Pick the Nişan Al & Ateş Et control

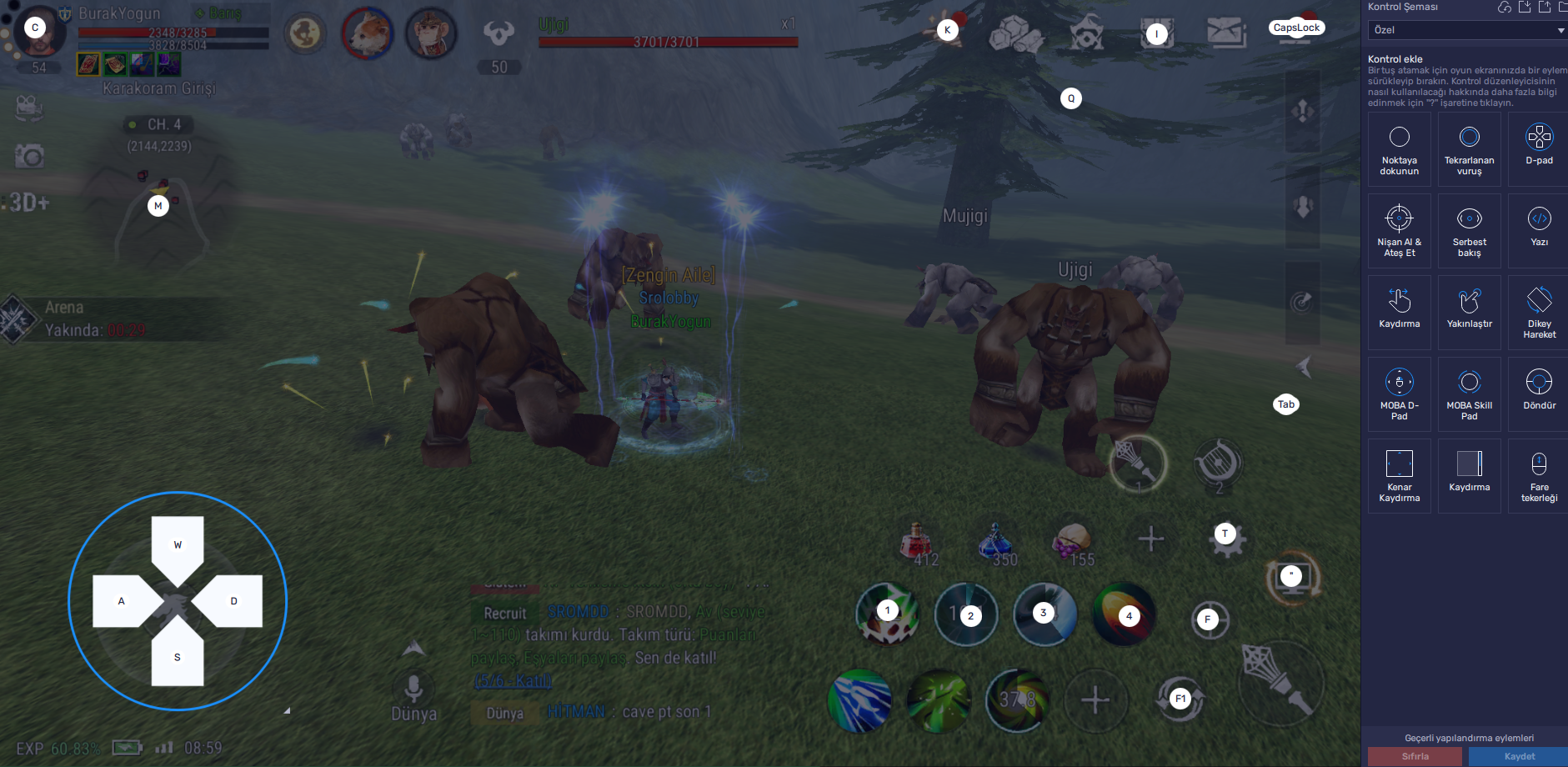1400,231
